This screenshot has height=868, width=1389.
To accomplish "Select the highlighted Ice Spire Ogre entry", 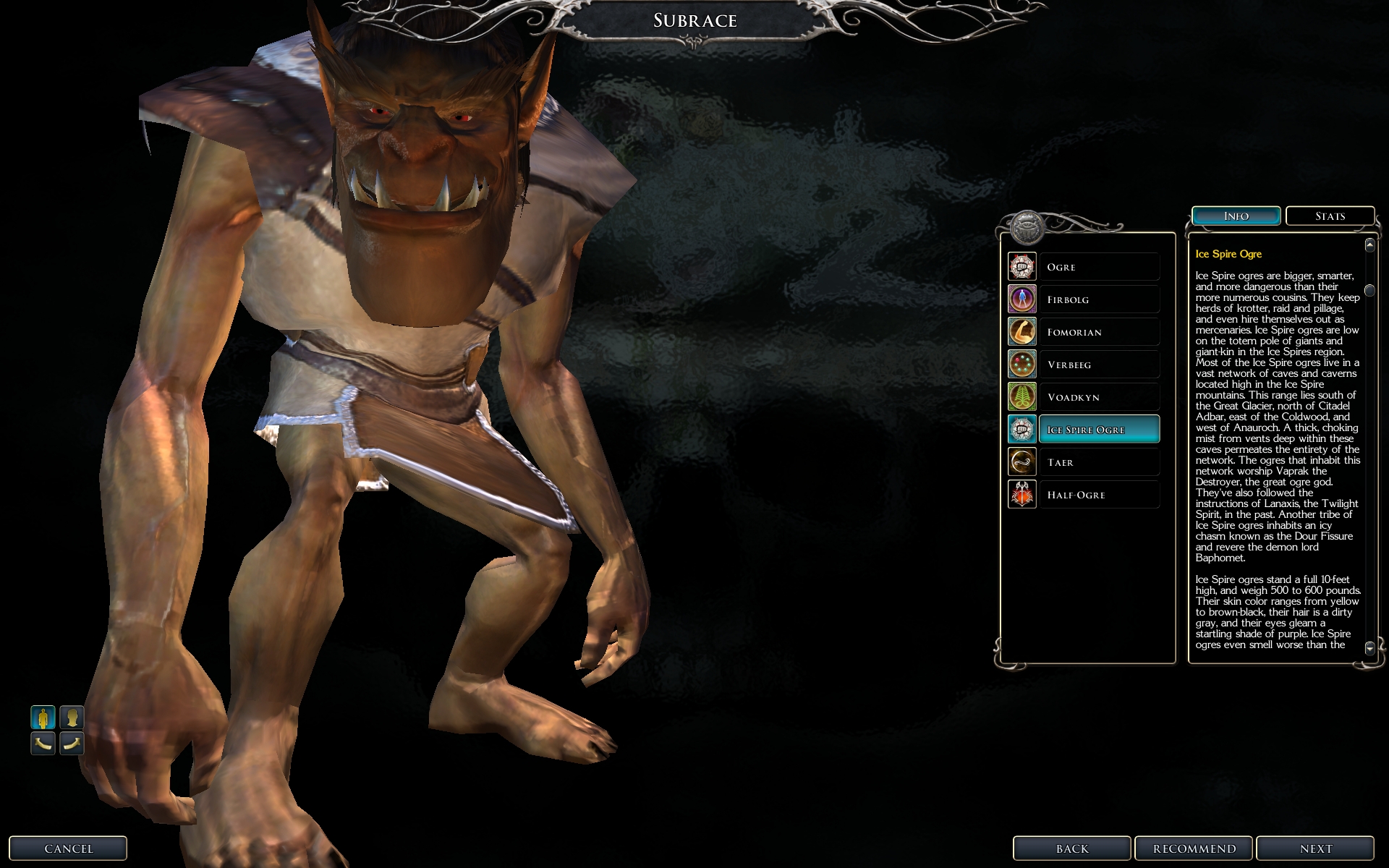I will [1098, 430].
